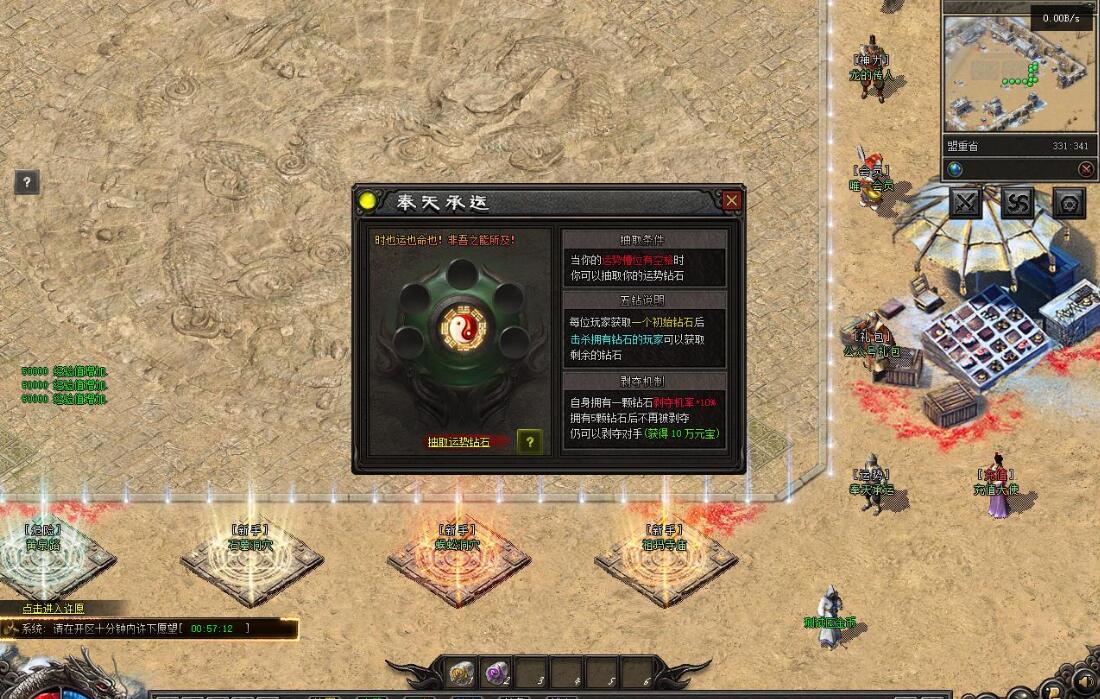Open the hexagon gear button
Image resolution: width=1100 pixels, height=699 pixels.
1069,203
